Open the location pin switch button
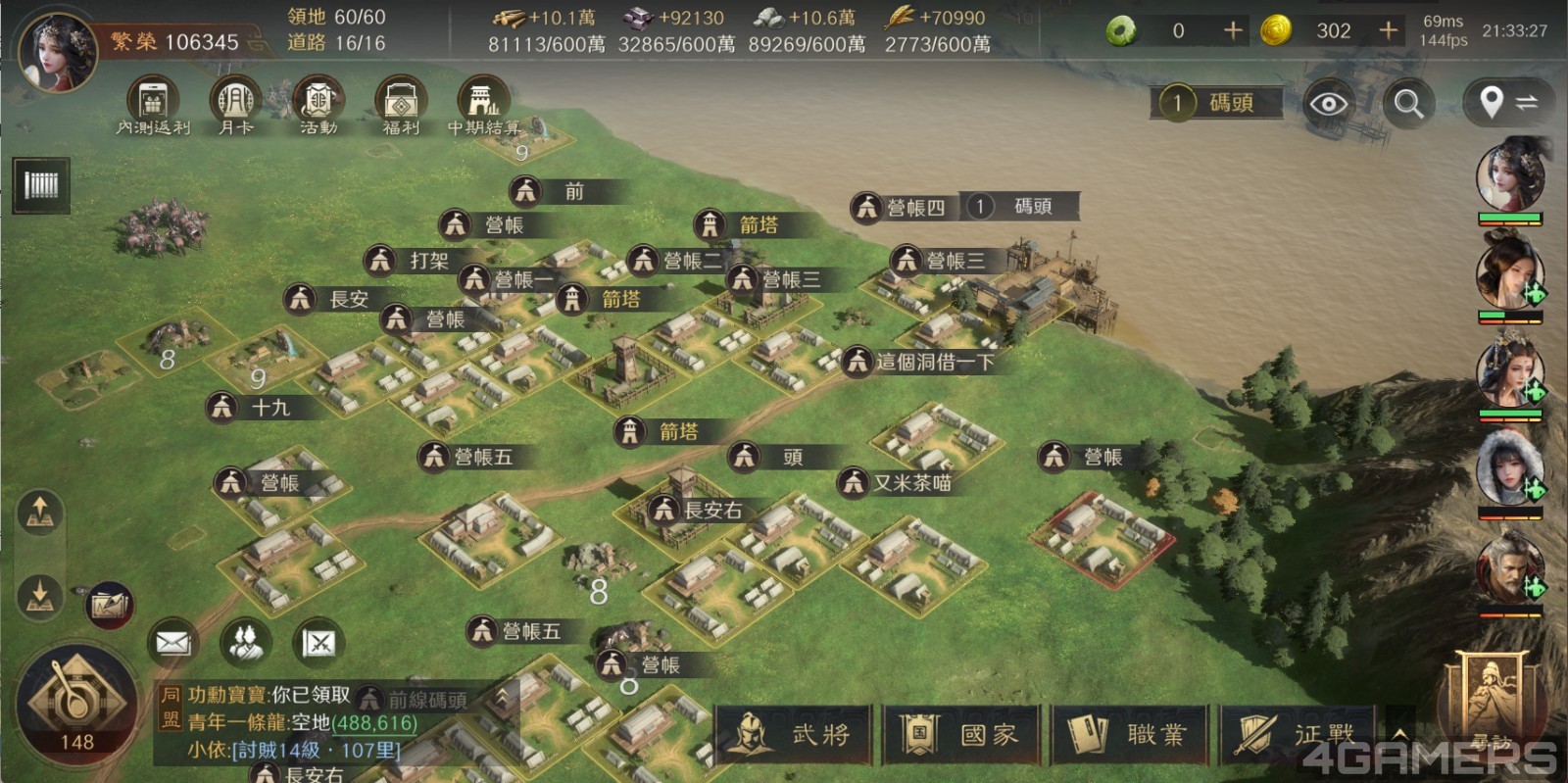Image resolution: width=1568 pixels, height=783 pixels. click(1507, 102)
